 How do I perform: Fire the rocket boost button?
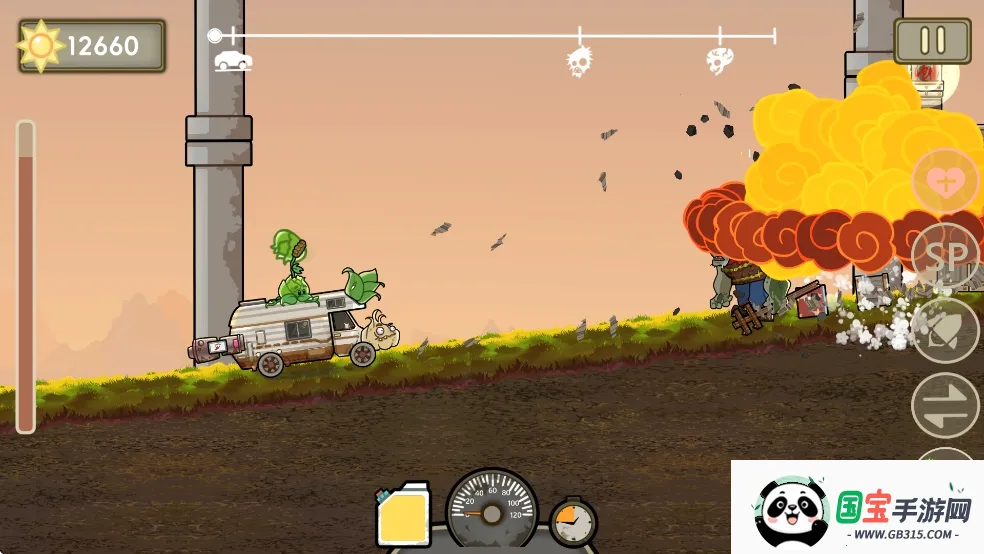click(x=944, y=331)
